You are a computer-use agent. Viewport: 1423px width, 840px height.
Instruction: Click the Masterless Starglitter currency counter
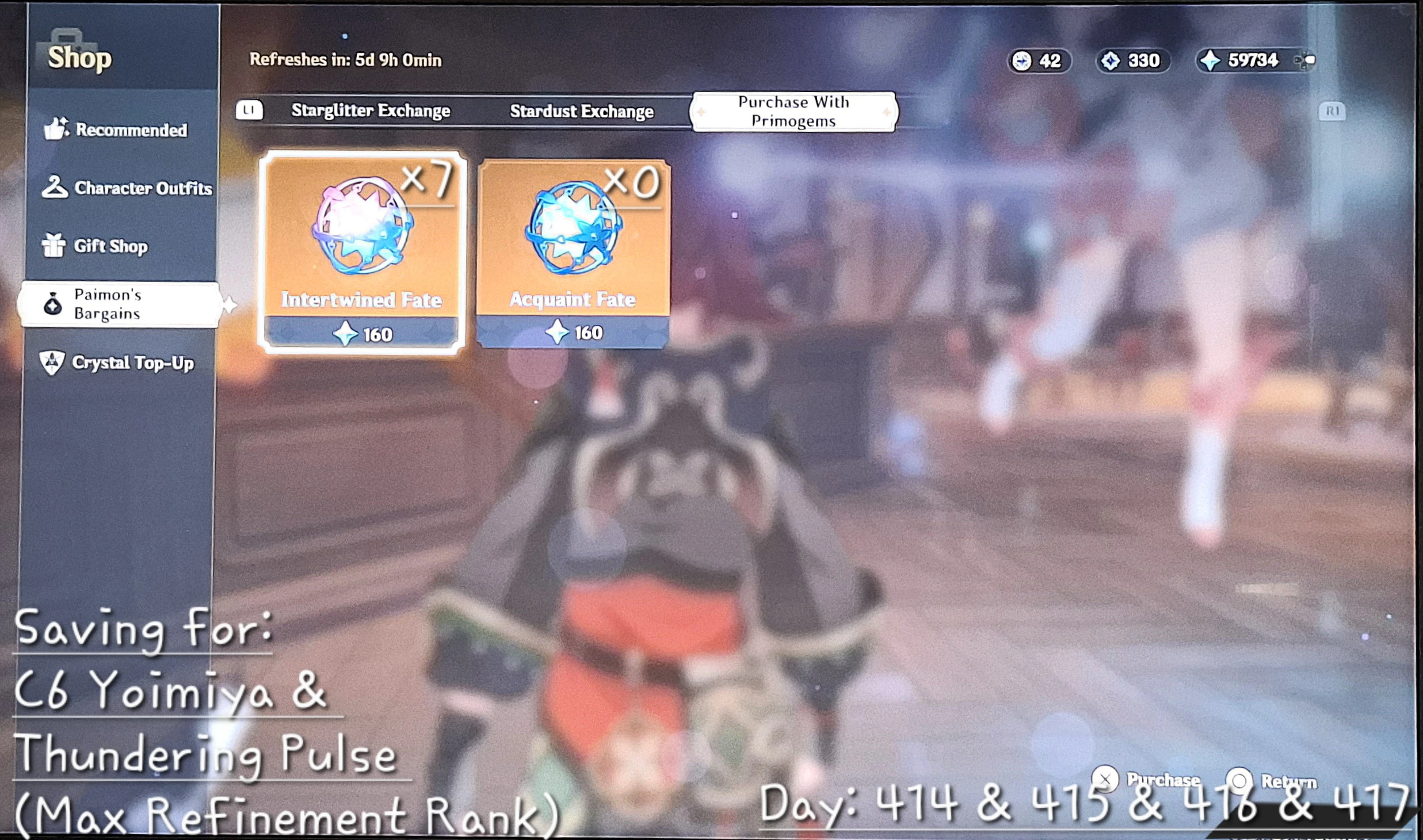[x=1039, y=61]
